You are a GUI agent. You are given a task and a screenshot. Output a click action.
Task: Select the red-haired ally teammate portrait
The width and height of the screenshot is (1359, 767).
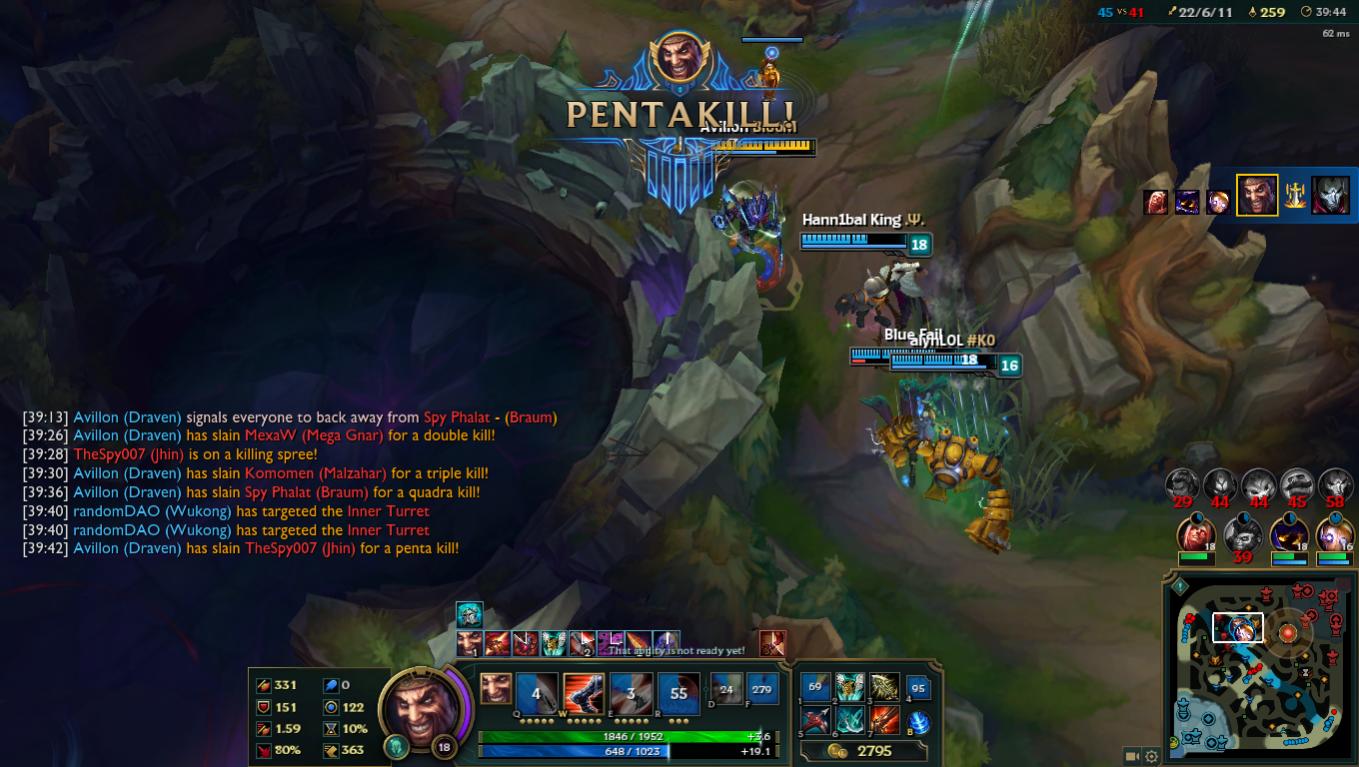click(1194, 534)
